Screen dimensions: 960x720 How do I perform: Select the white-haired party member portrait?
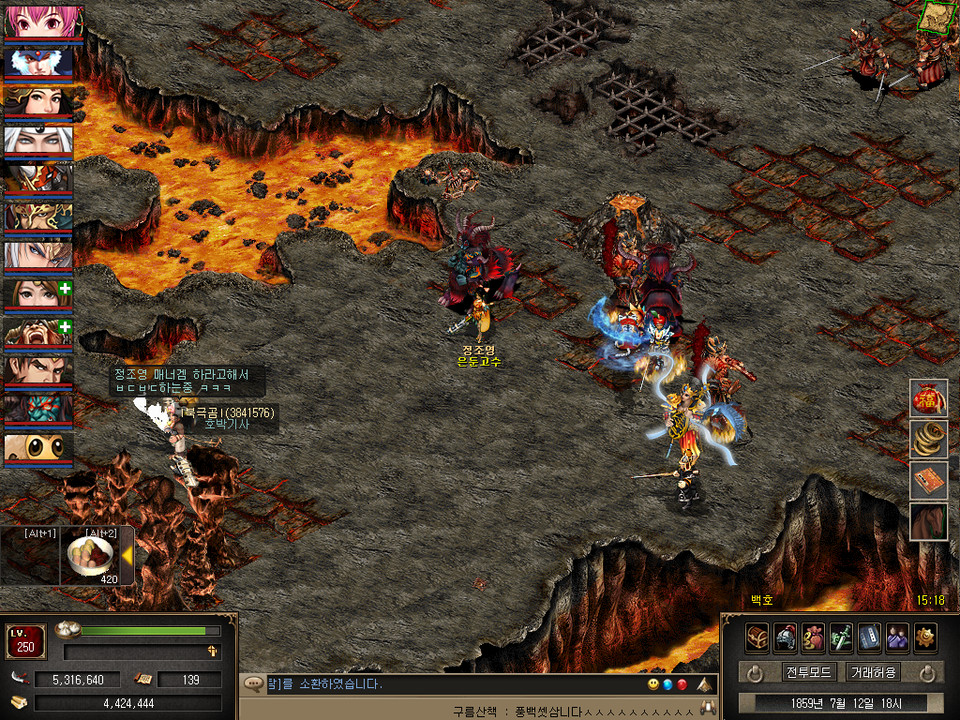(38, 140)
